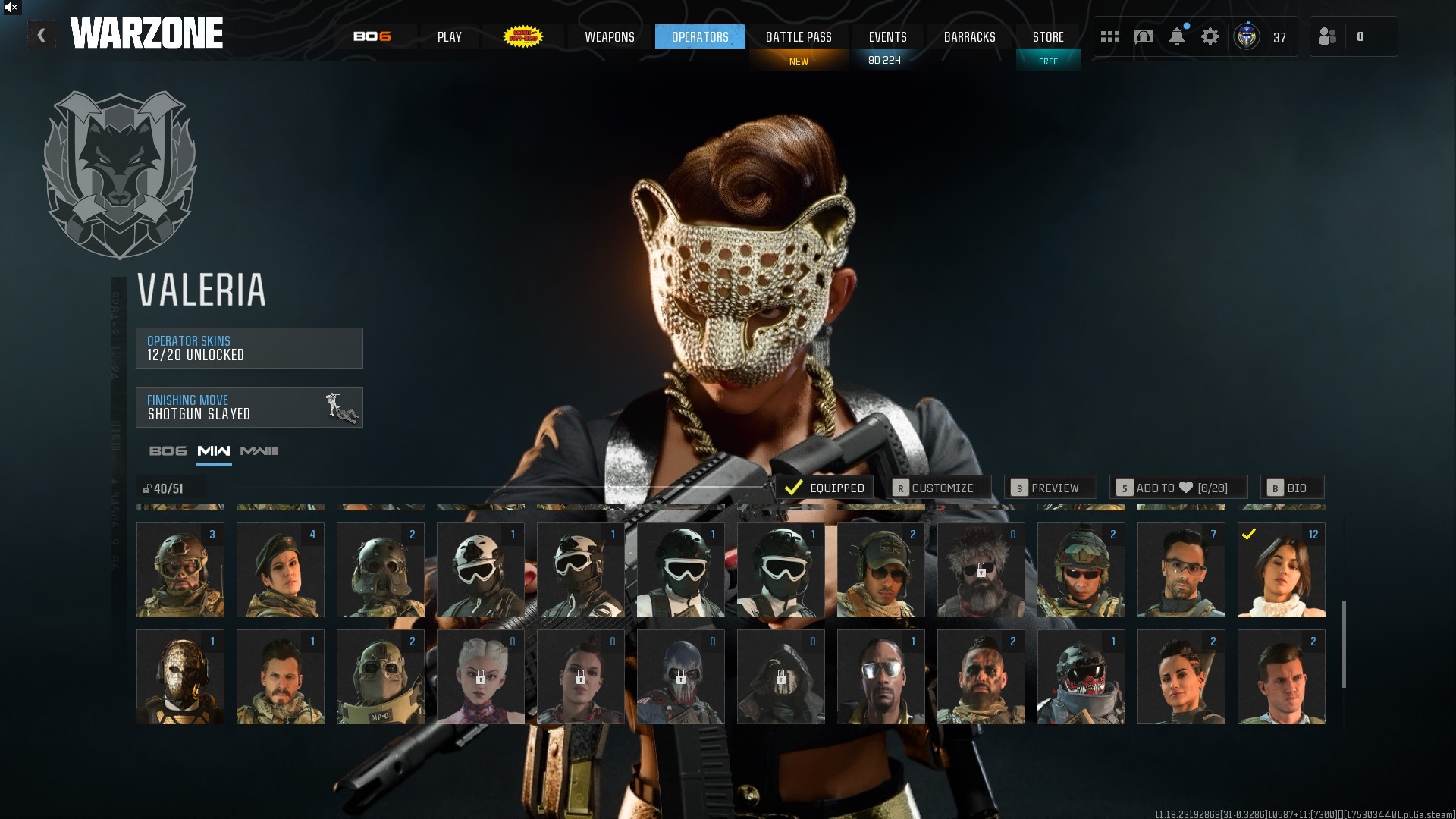
Task: Open the Barracks tab
Action: 969,36
